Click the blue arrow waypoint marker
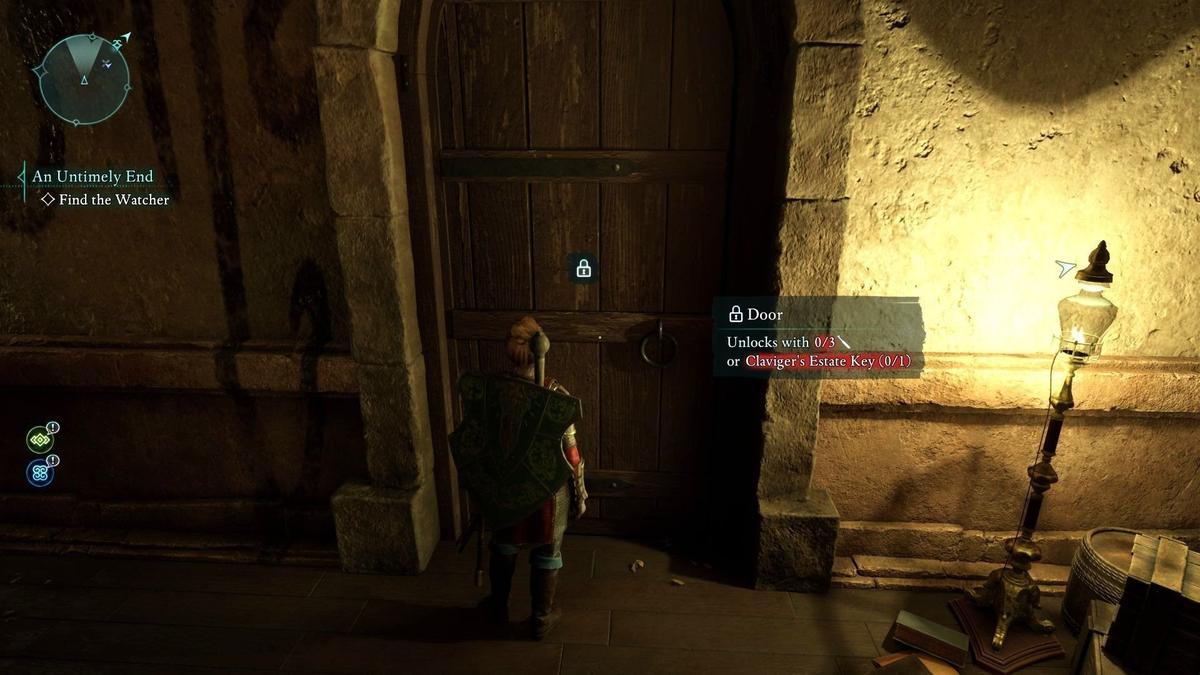The height and width of the screenshot is (675, 1200). click(1066, 267)
